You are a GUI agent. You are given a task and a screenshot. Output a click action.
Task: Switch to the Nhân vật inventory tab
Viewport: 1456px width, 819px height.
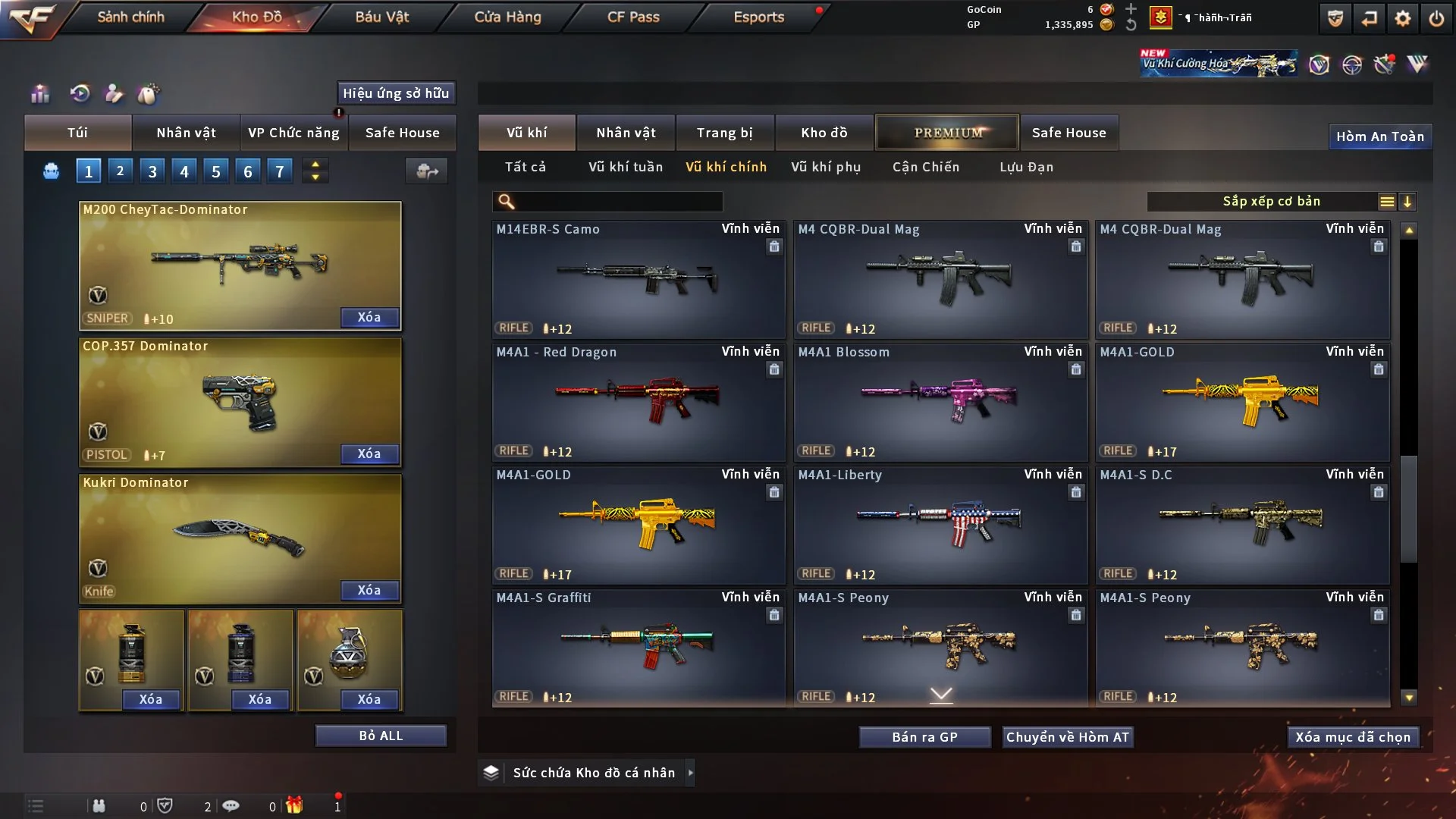pos(626,133)
